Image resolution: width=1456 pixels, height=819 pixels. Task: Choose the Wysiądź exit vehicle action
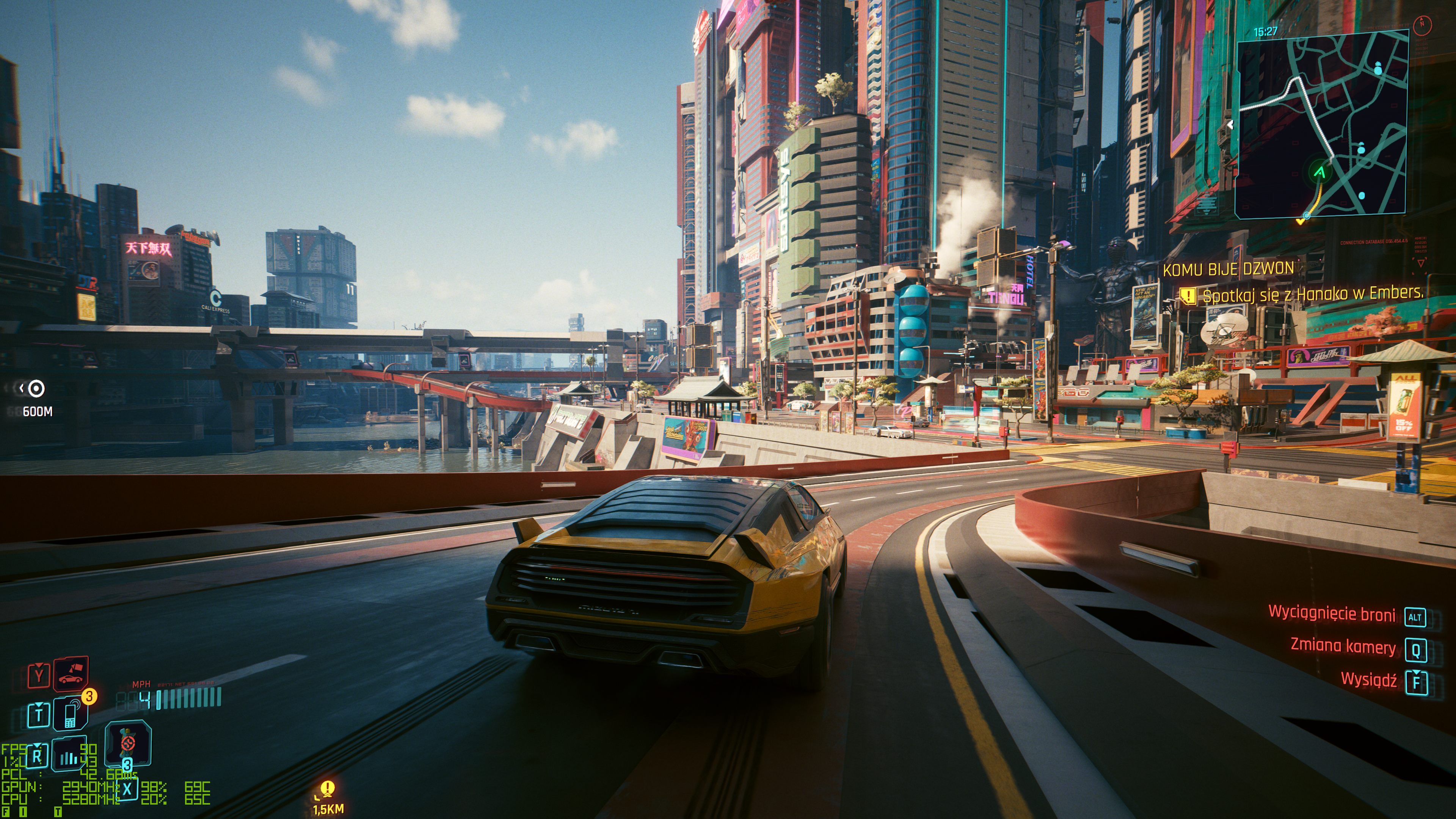1368,680
